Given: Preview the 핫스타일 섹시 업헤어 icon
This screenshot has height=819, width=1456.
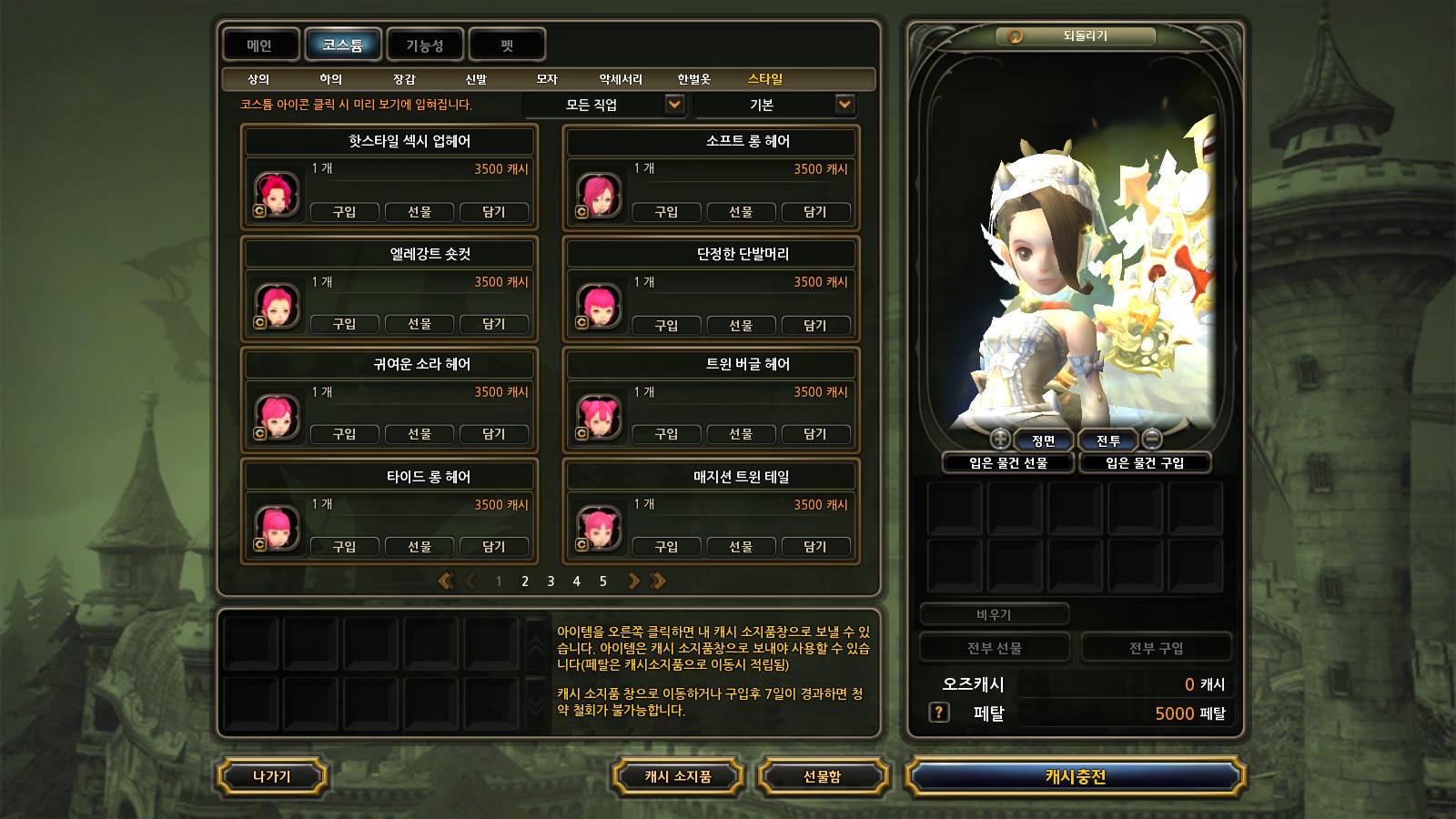Looking at the screenshot, I should point(277,194).
